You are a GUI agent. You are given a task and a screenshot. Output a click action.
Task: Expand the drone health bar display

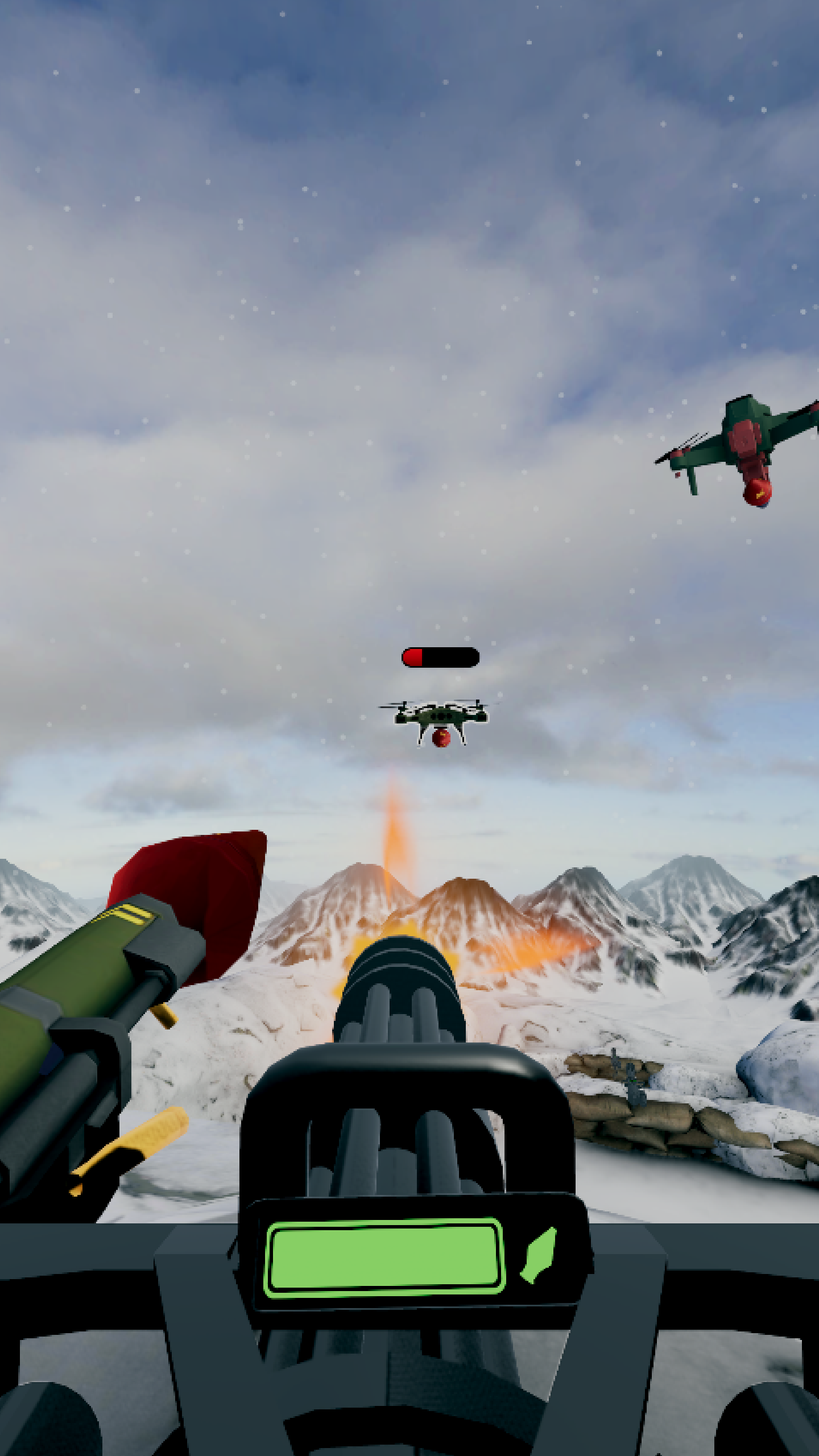pos(441,657)
